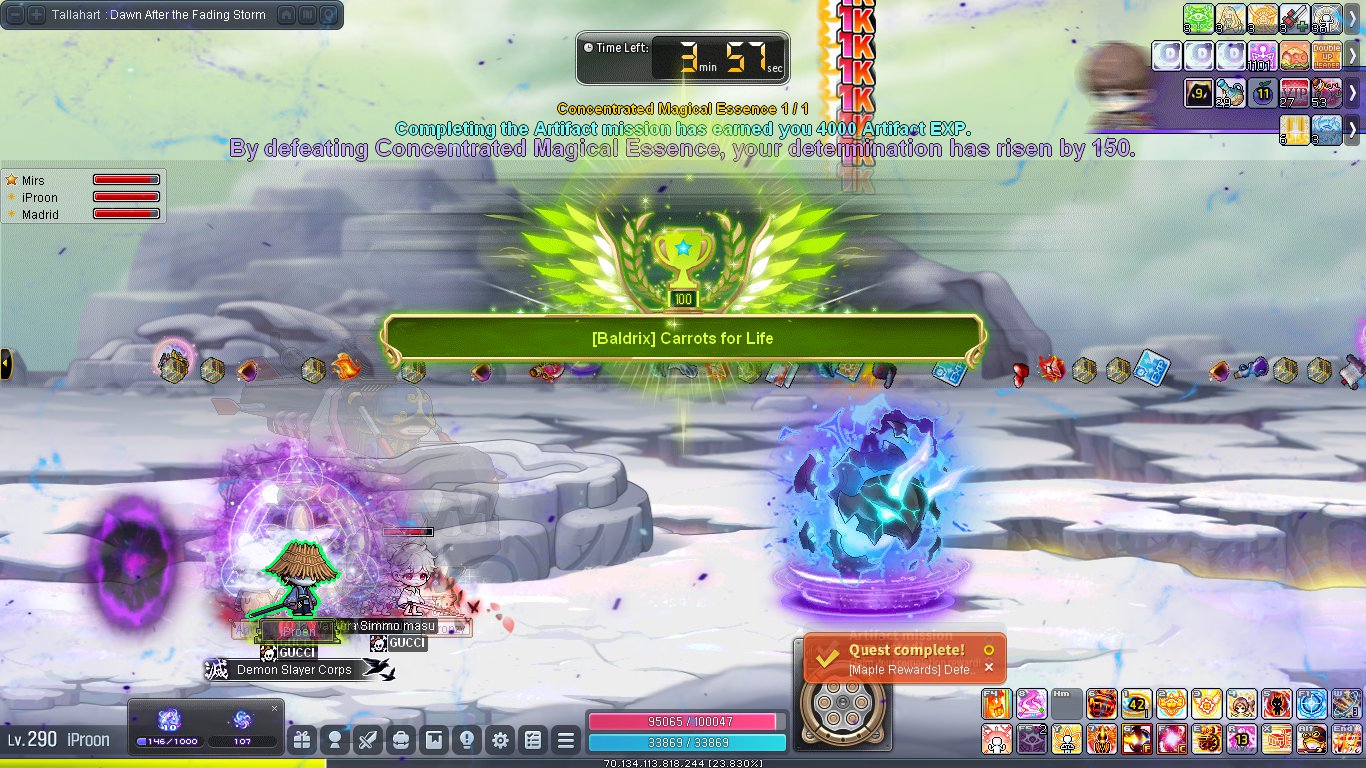Open the exclamation mark event menu
1366x768 pixels.
467,741
